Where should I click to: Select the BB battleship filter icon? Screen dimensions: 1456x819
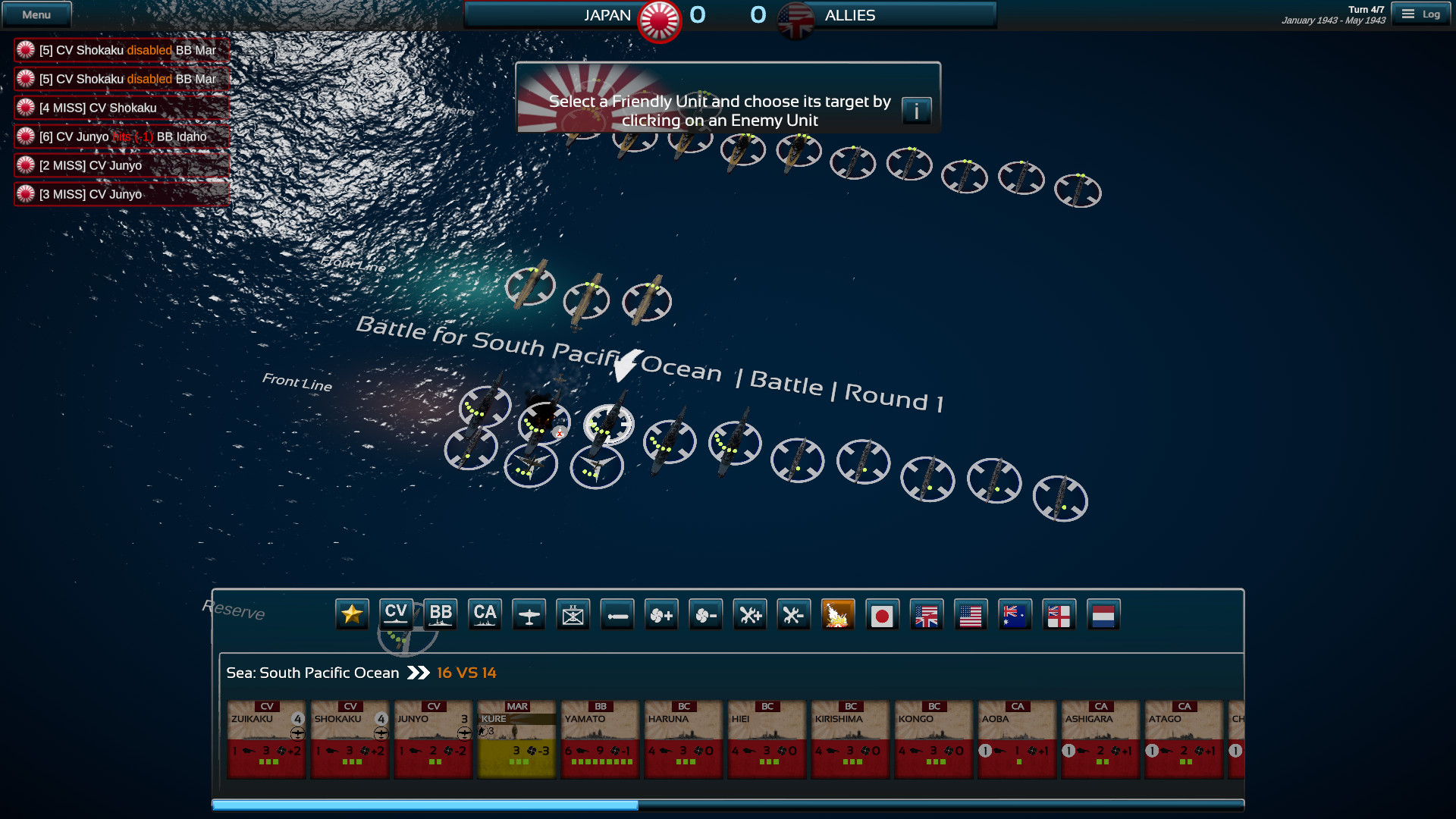pyautogui.click(x=441, y=614)
